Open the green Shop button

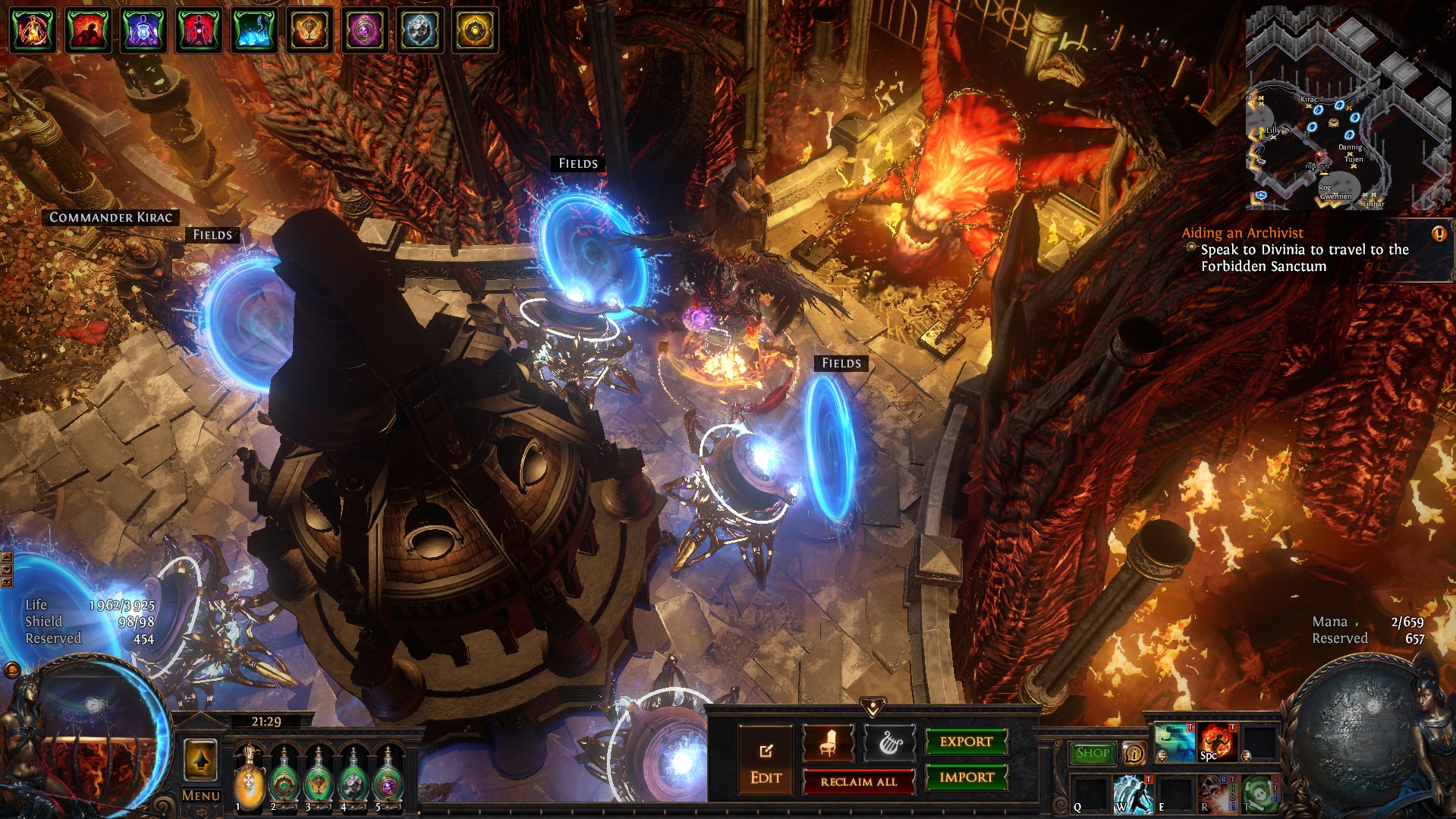tap(1092, 753)
